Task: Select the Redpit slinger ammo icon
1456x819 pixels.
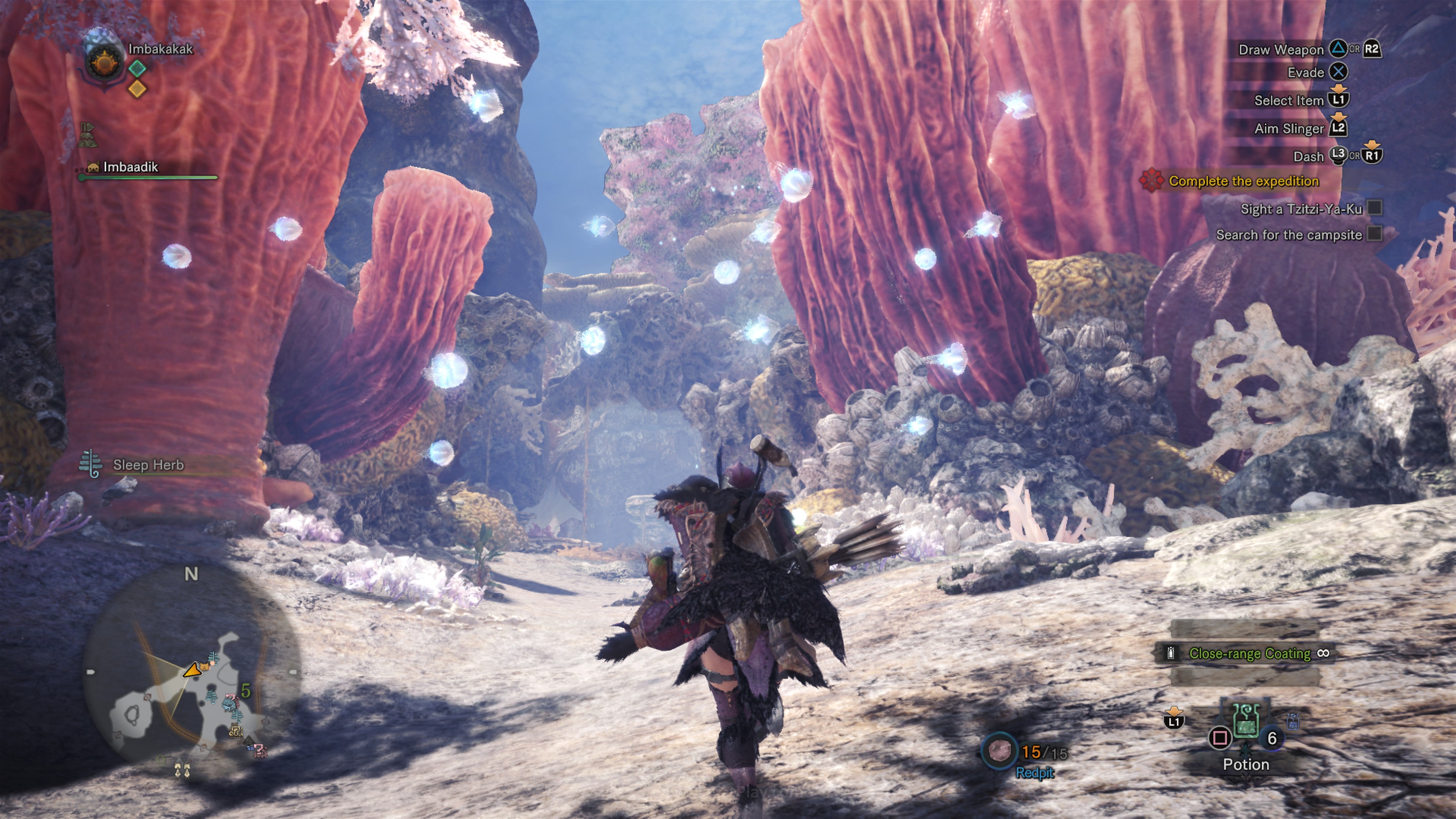Action: coord(999,751)
